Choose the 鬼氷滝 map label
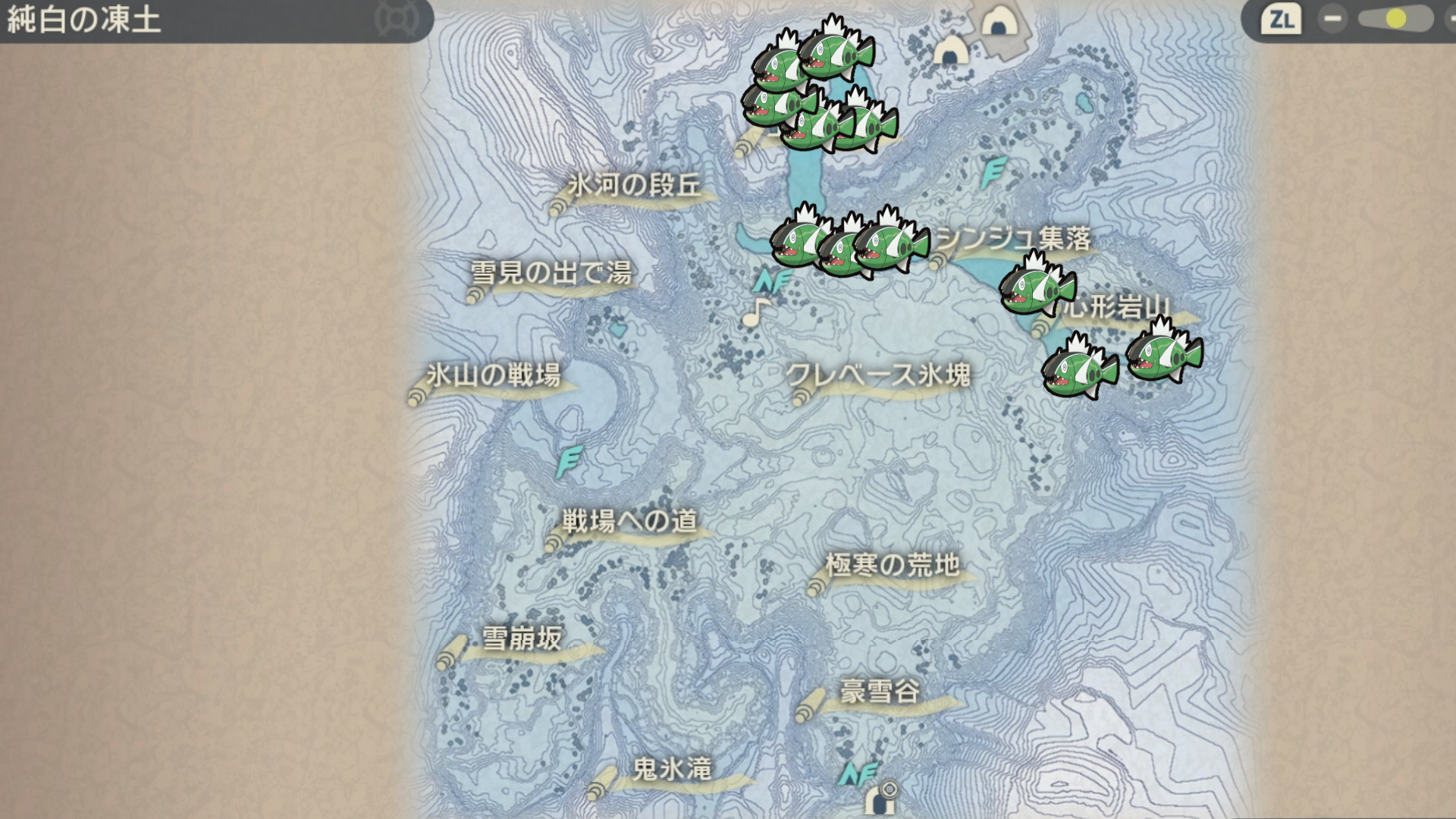Screen dimensions: 1456x819 [672, 769]
